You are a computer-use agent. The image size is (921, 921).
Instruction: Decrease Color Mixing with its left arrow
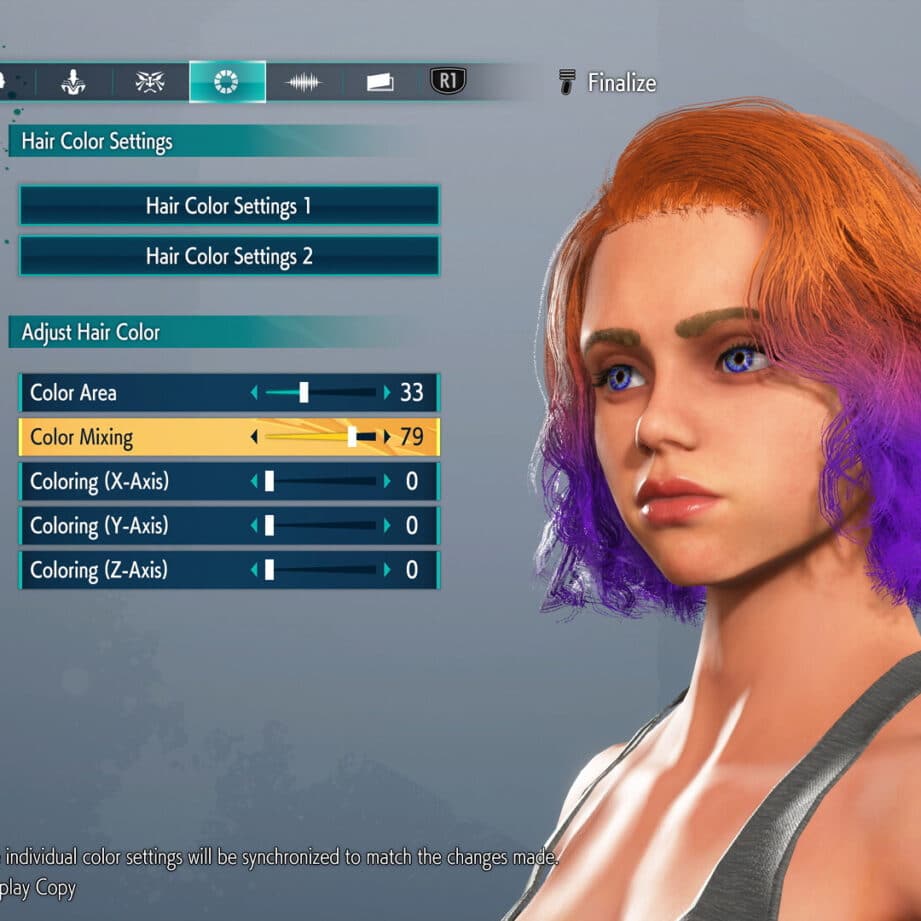[254, 437]
